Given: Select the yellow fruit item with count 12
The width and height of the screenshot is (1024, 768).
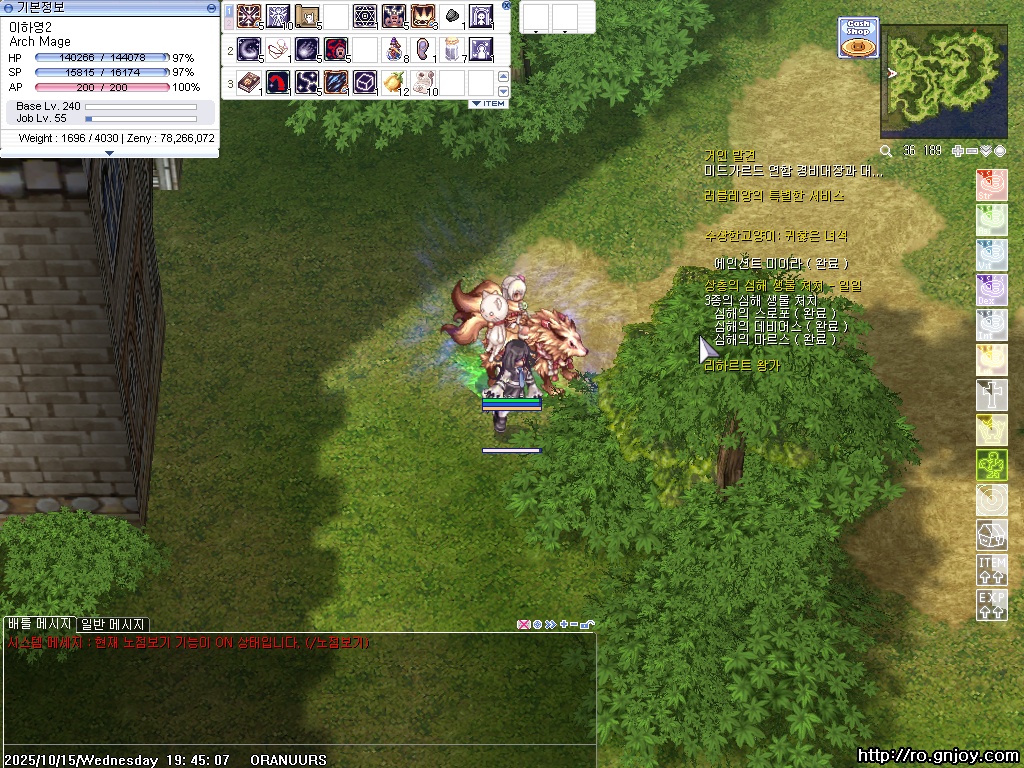Looking at the screenshot, I should click(393, 82).
